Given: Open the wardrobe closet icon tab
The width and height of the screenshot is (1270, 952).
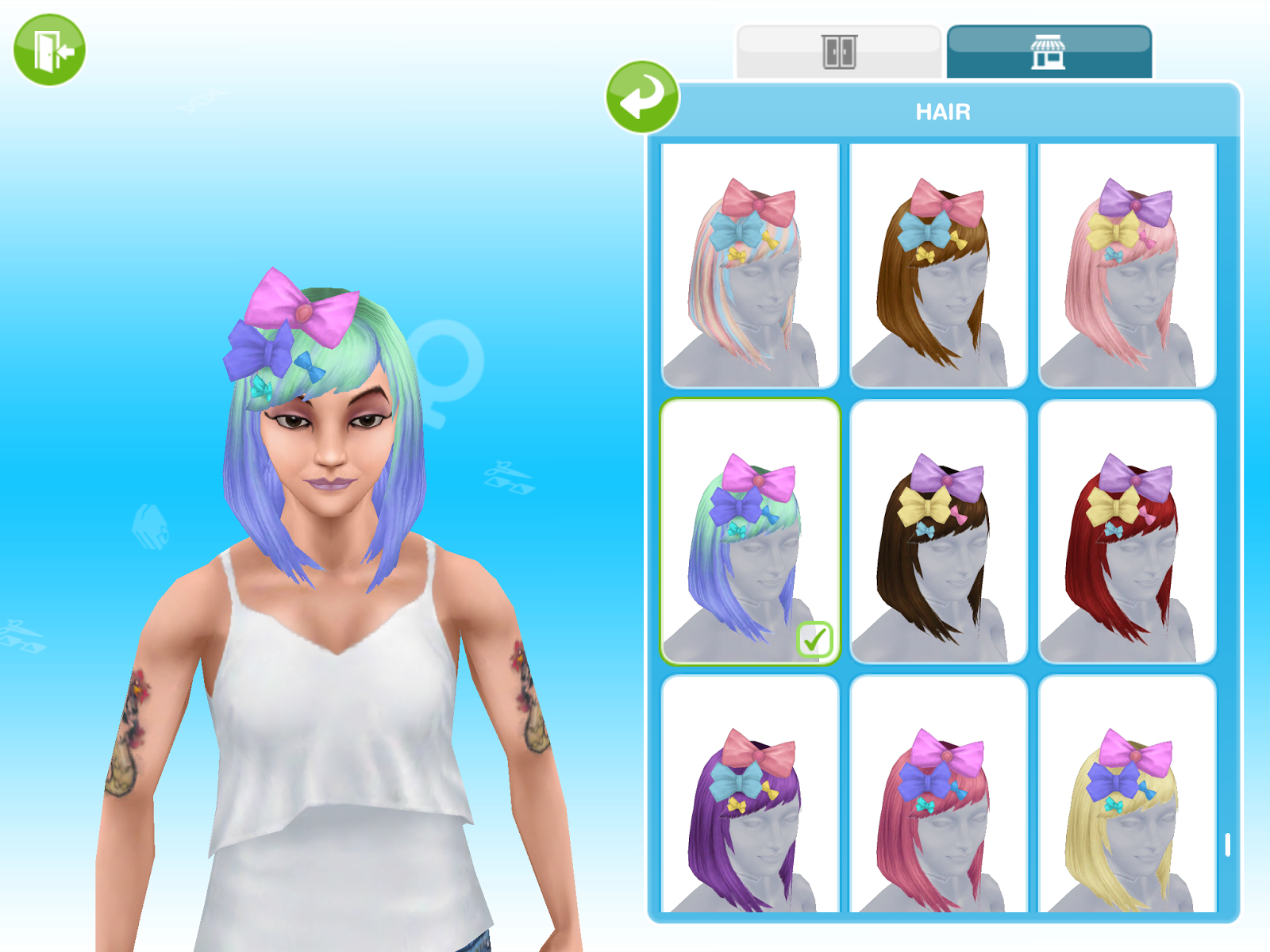Looking at the screenshot, I should 839,49.
